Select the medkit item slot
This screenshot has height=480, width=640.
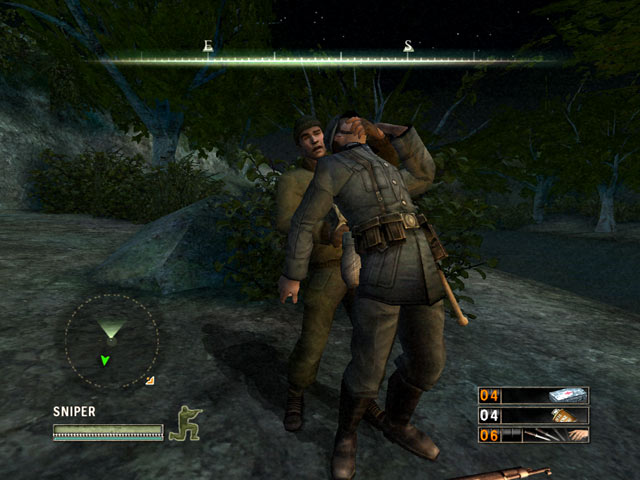[x=533, y=395]
